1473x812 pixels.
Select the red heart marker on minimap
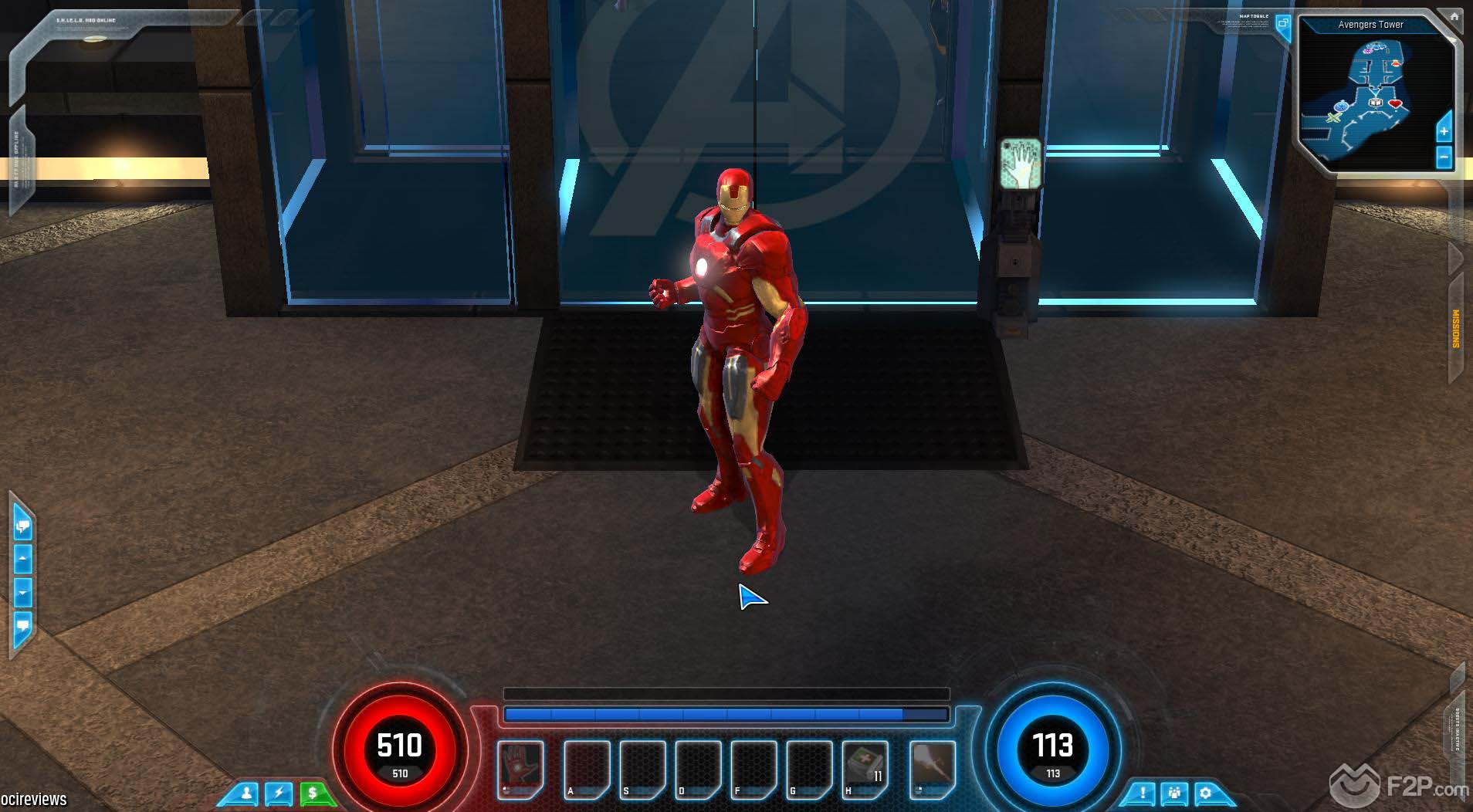click(x=1394, y=103)
